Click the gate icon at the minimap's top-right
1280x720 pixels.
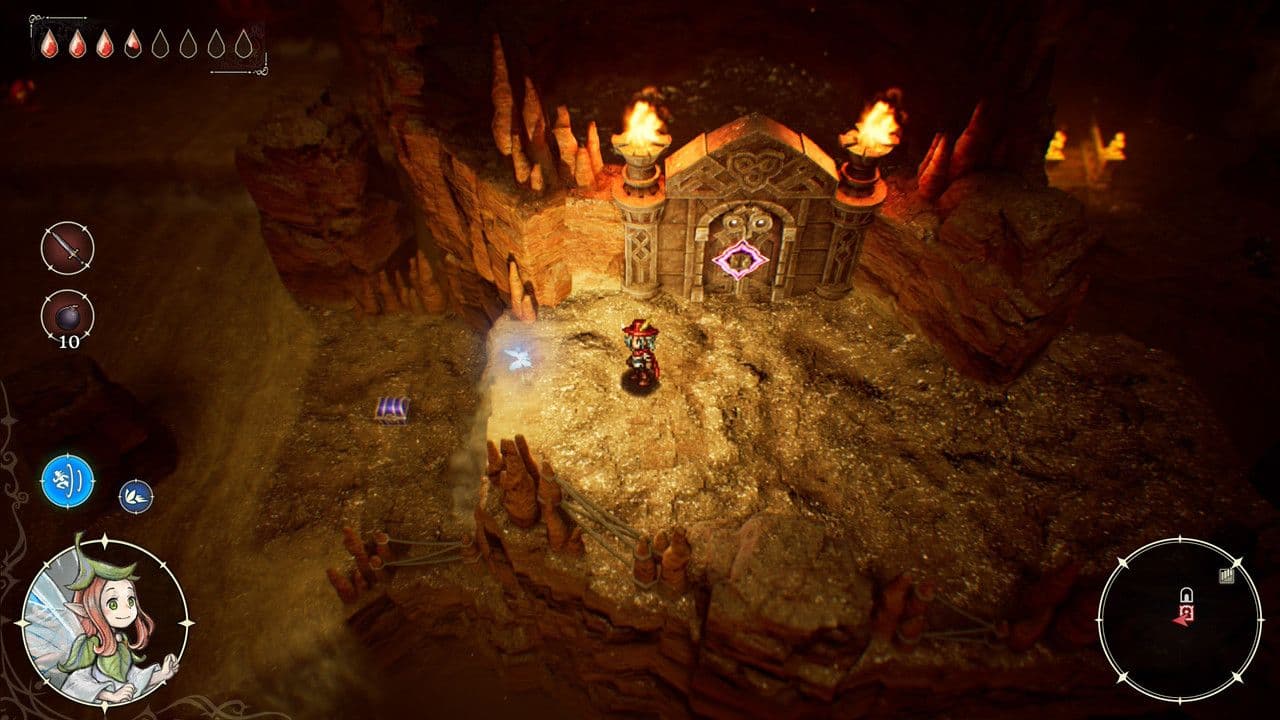pos(1227,576)
